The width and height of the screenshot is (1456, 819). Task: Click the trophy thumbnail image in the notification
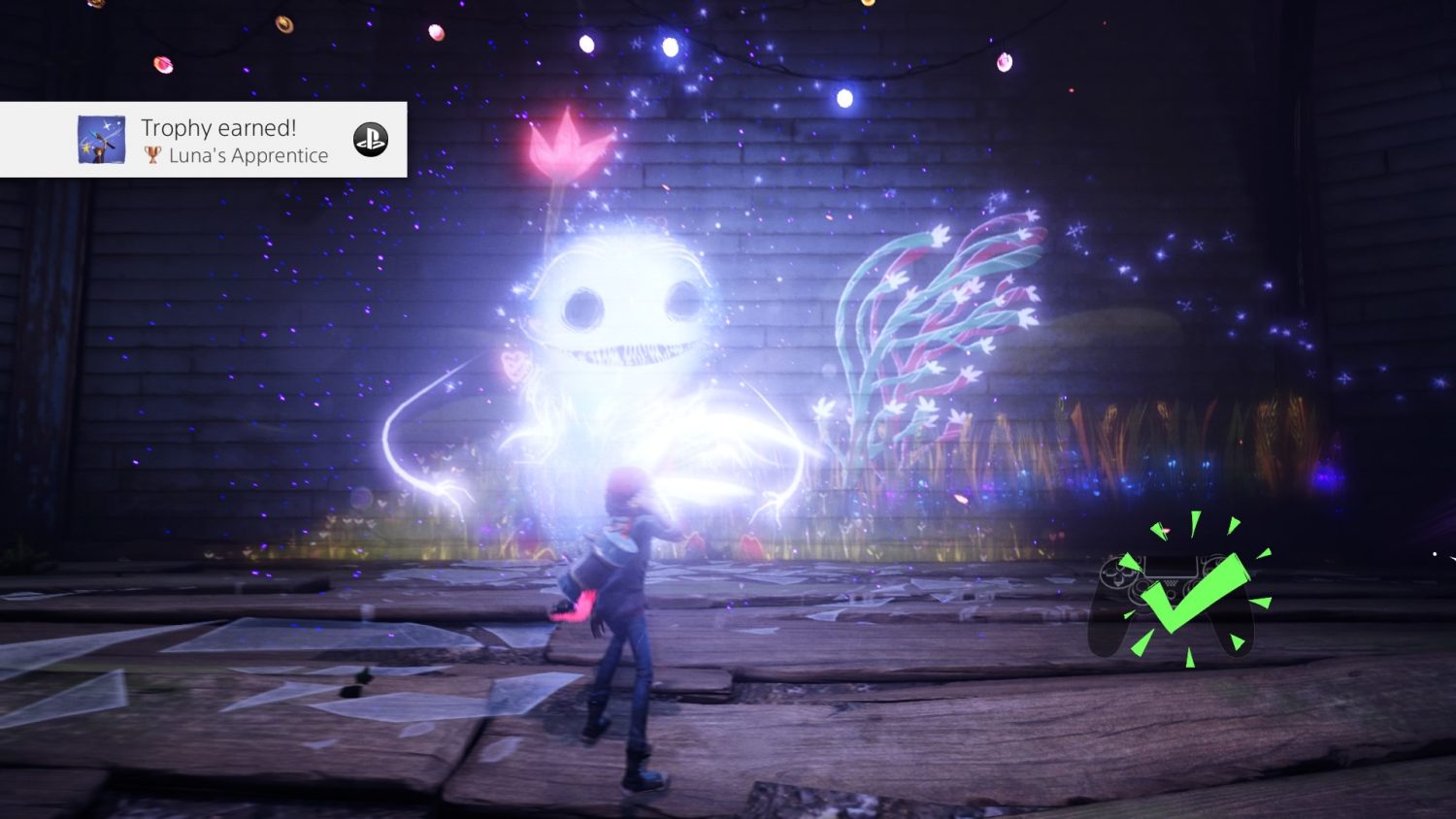(101, 140)
